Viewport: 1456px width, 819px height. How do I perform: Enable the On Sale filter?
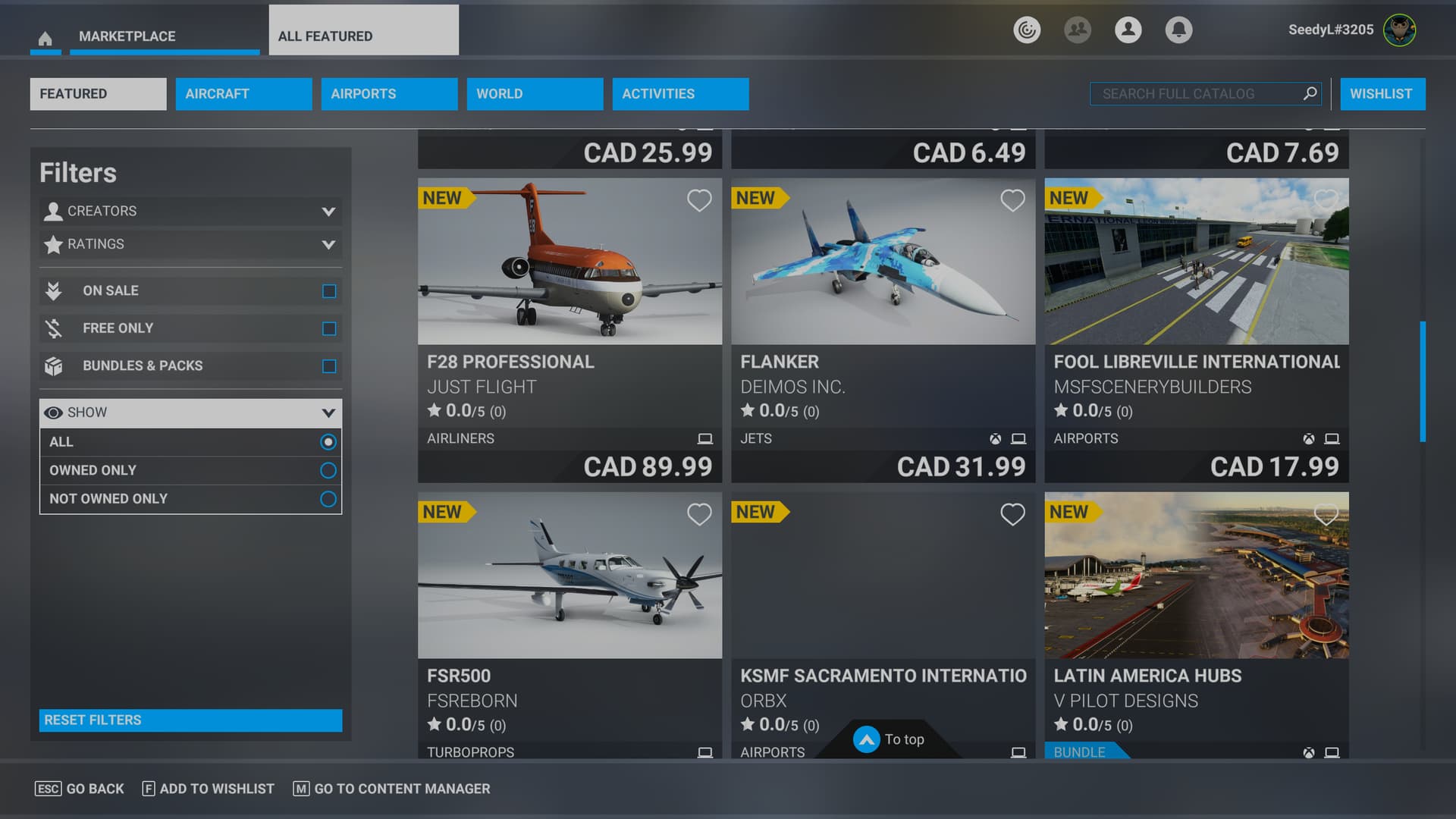(x=328, y=290)
